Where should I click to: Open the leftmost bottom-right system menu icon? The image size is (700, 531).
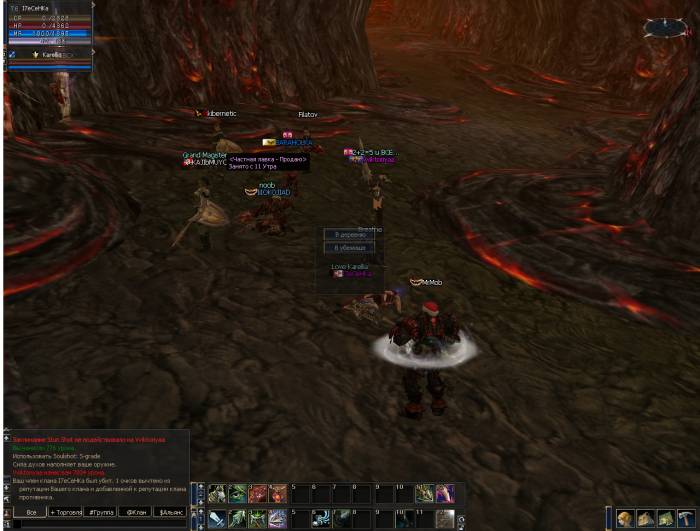coord(625,518)
